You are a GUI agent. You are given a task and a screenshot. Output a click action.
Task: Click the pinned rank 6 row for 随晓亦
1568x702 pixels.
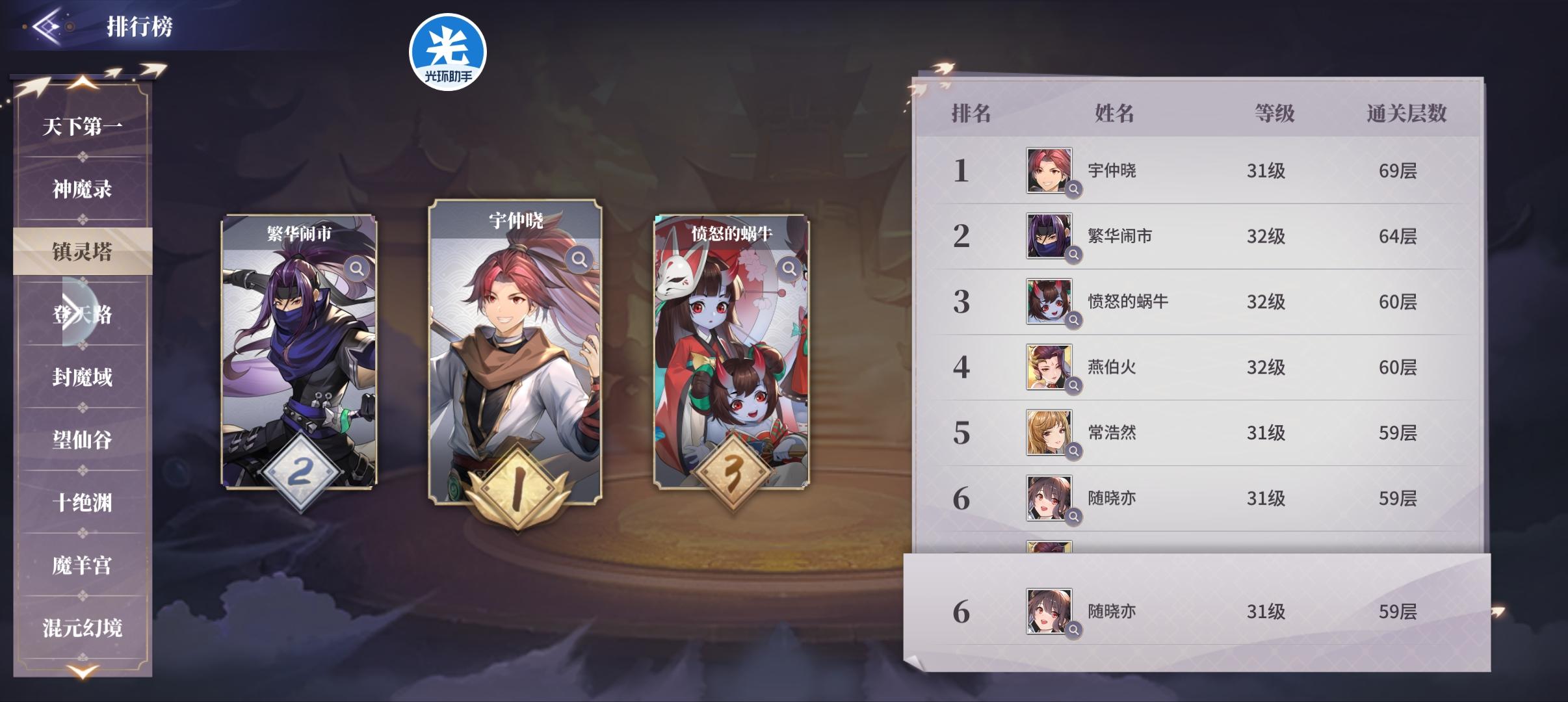pyautogui.click(x=1235, y=611)
